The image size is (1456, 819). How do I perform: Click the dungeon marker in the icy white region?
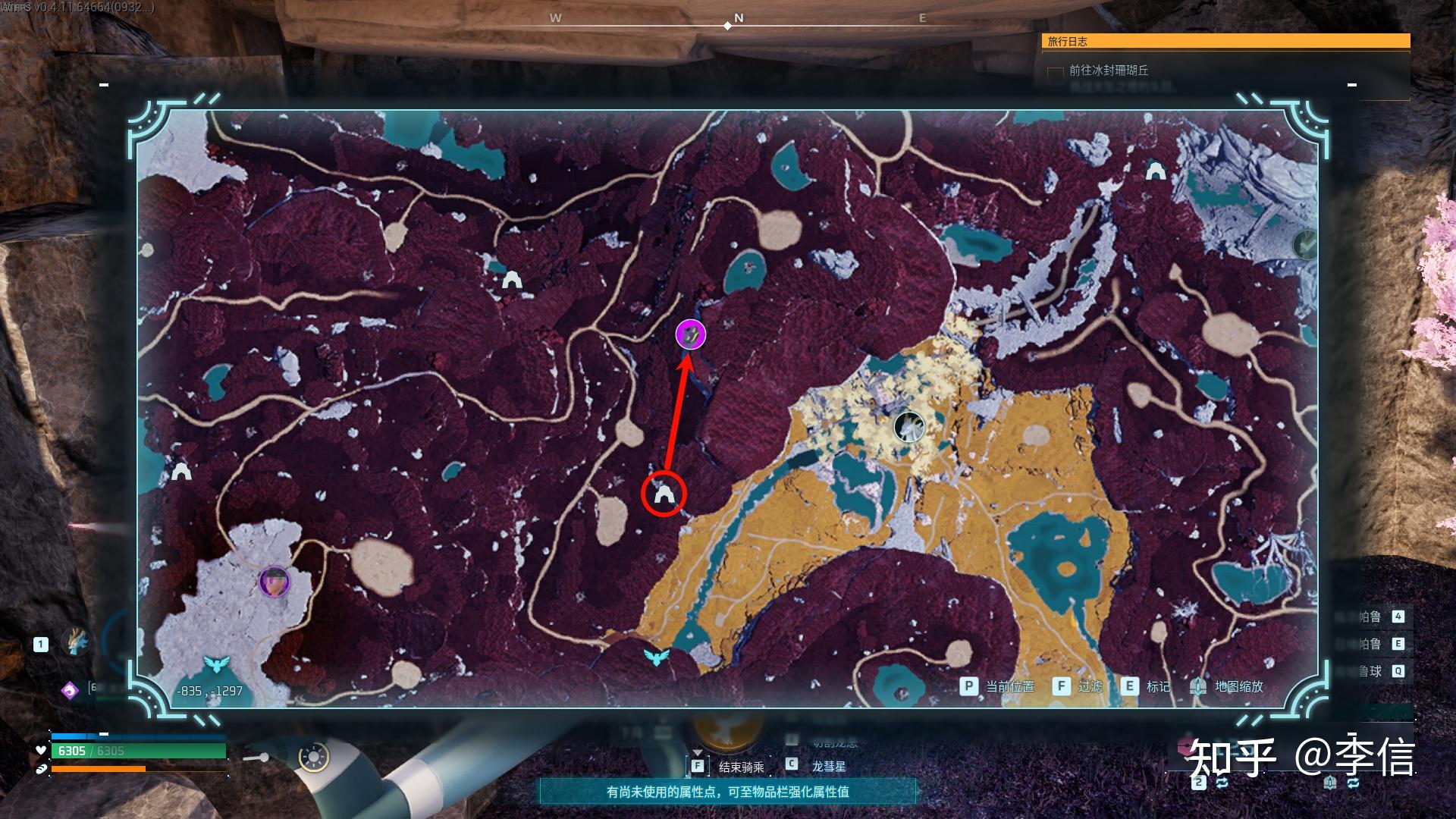click(x=1155, y=171)
